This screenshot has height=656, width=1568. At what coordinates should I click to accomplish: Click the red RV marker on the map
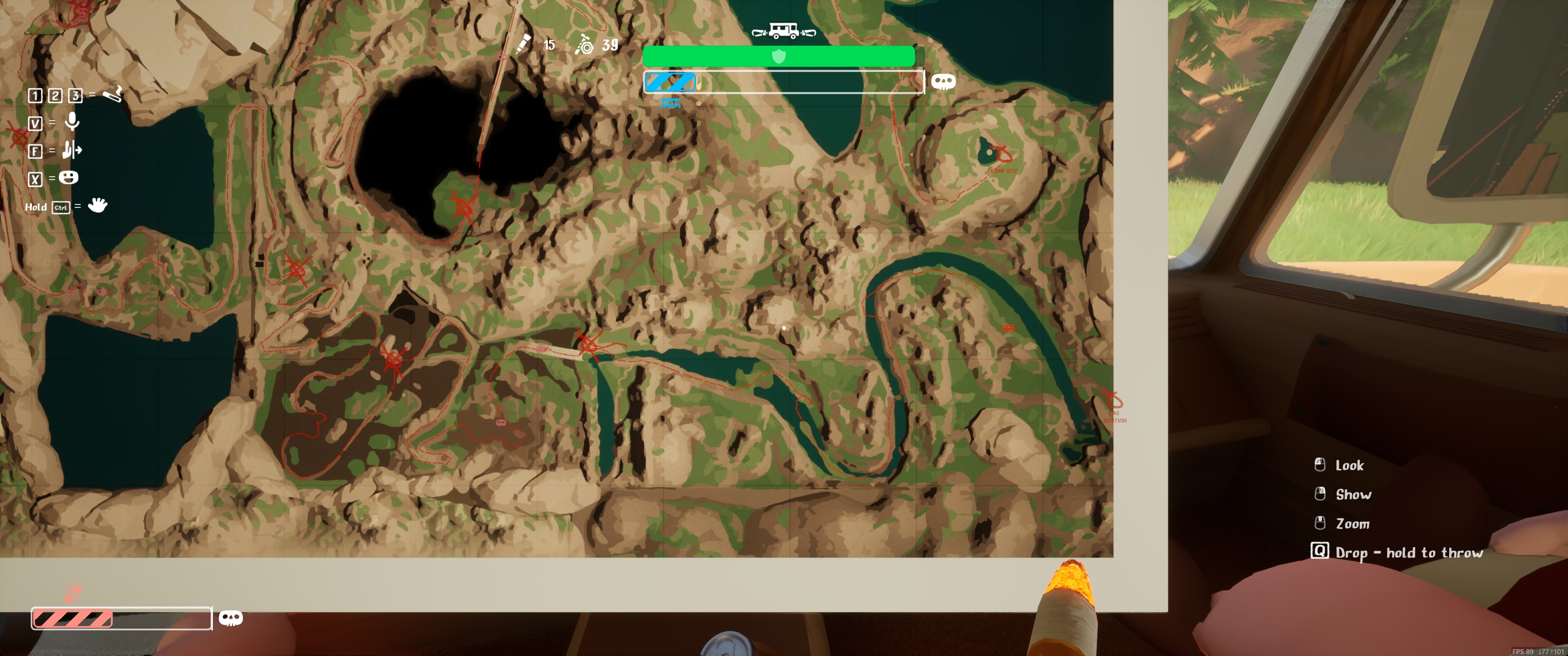point(1008,328)
